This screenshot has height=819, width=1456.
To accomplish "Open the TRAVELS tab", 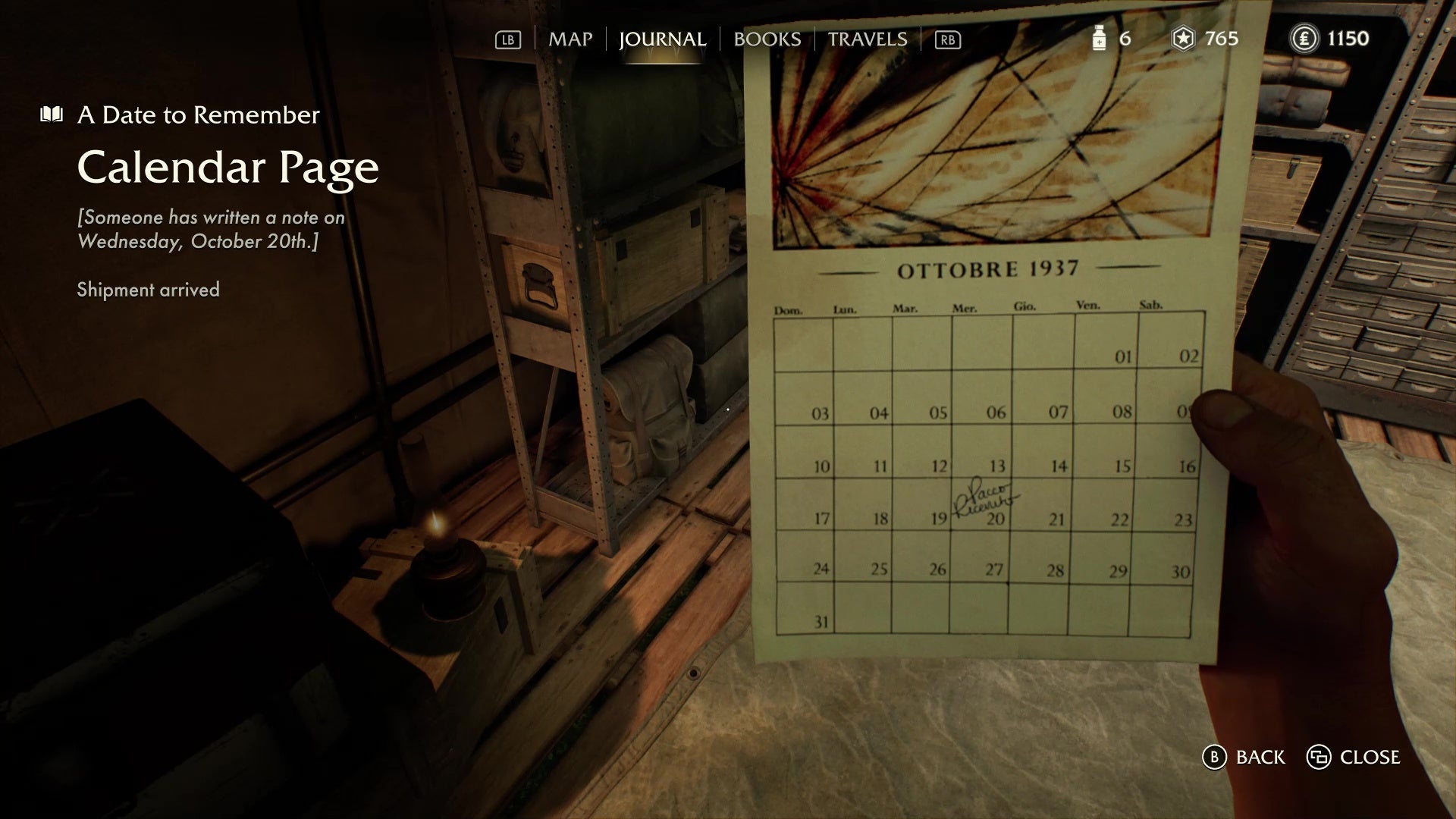I will pos(867,39).
